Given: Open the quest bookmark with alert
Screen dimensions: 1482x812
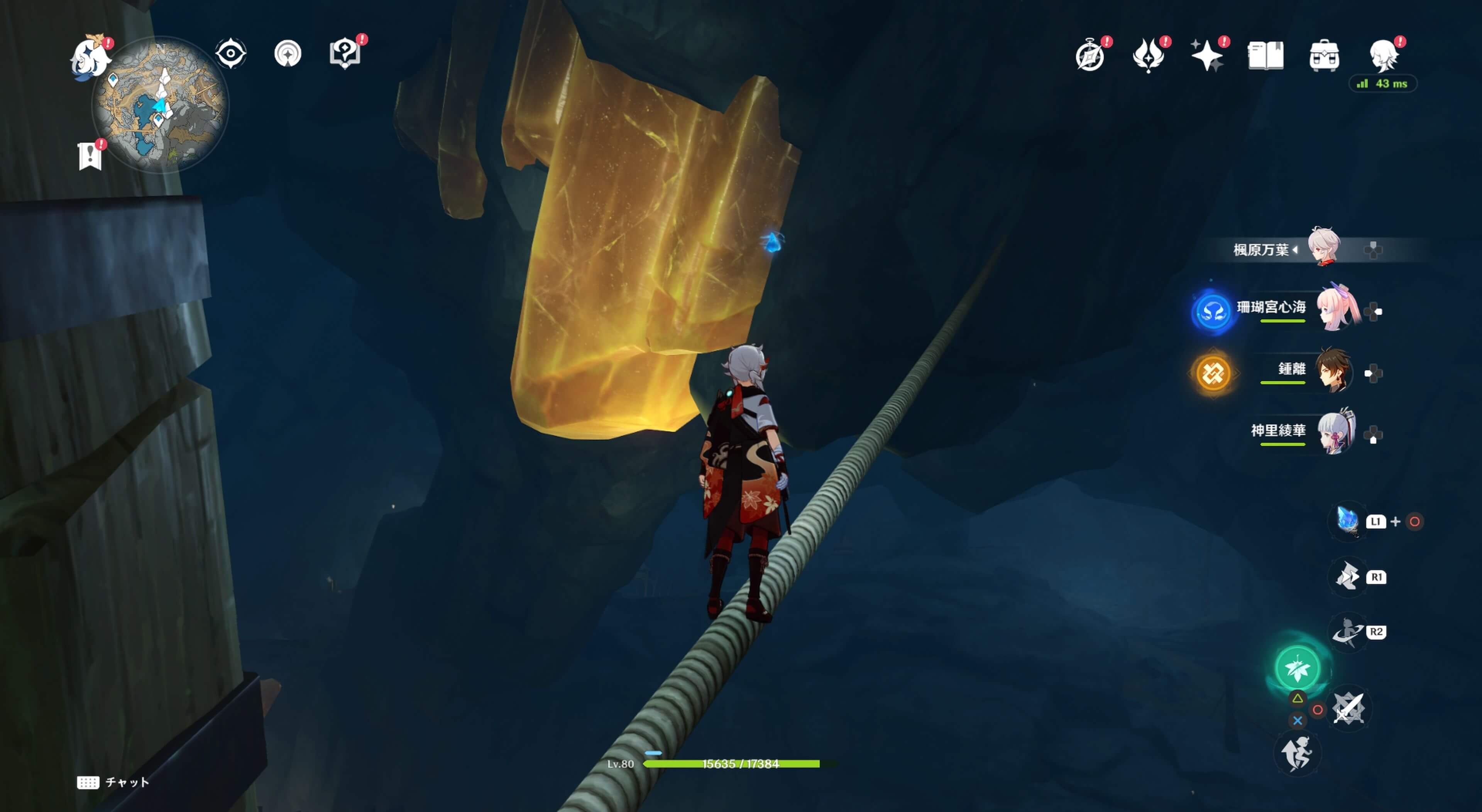Looking at the screenshot, I should 90,155.
